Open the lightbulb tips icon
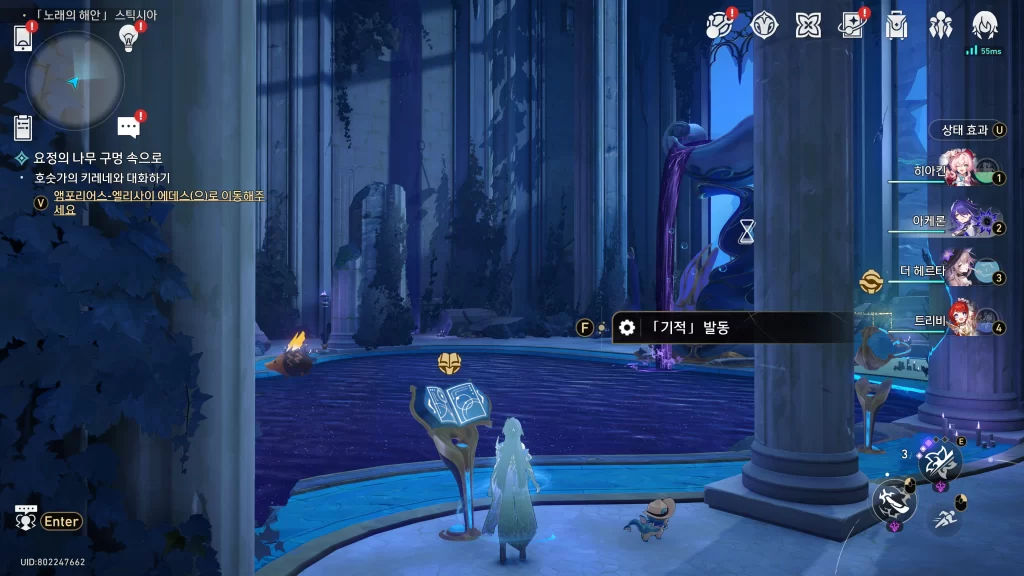Screen dimensions: 1024x576 point(128,38)
